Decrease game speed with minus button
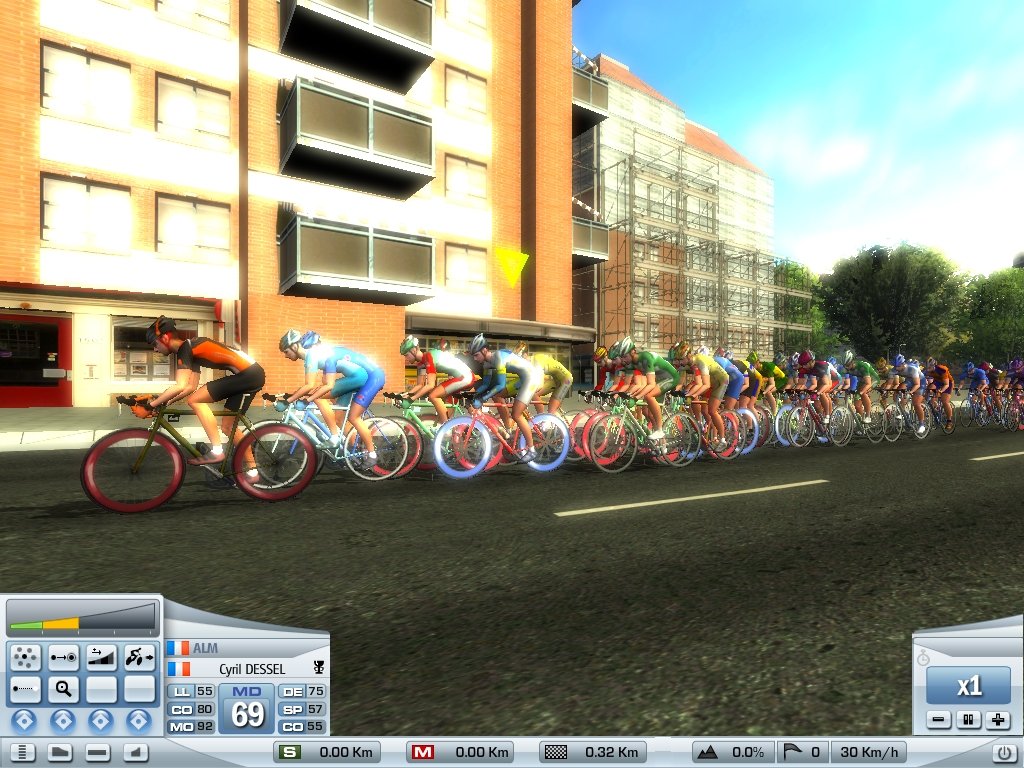 coord(938,720)
